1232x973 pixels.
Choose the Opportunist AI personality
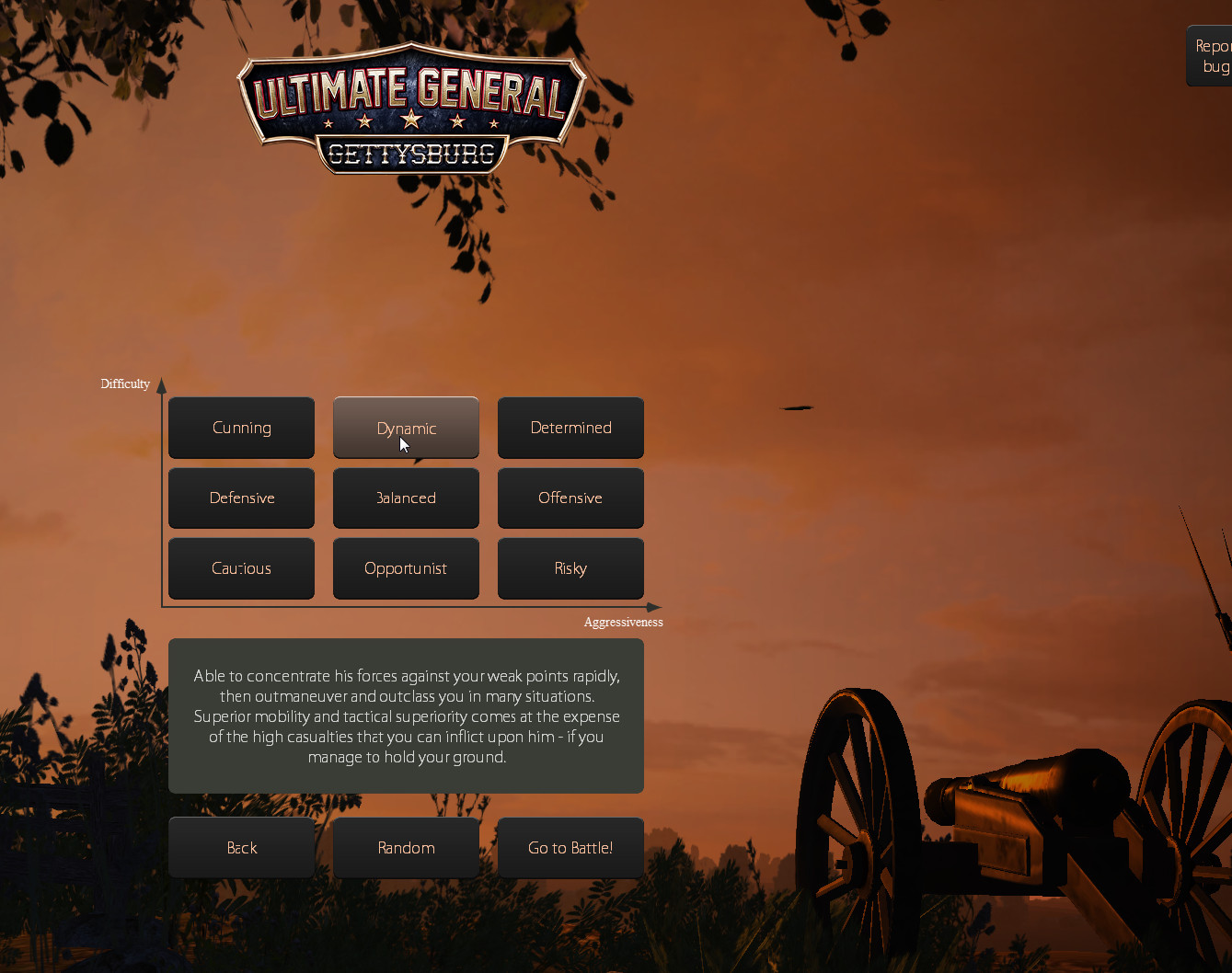[406, 568]
